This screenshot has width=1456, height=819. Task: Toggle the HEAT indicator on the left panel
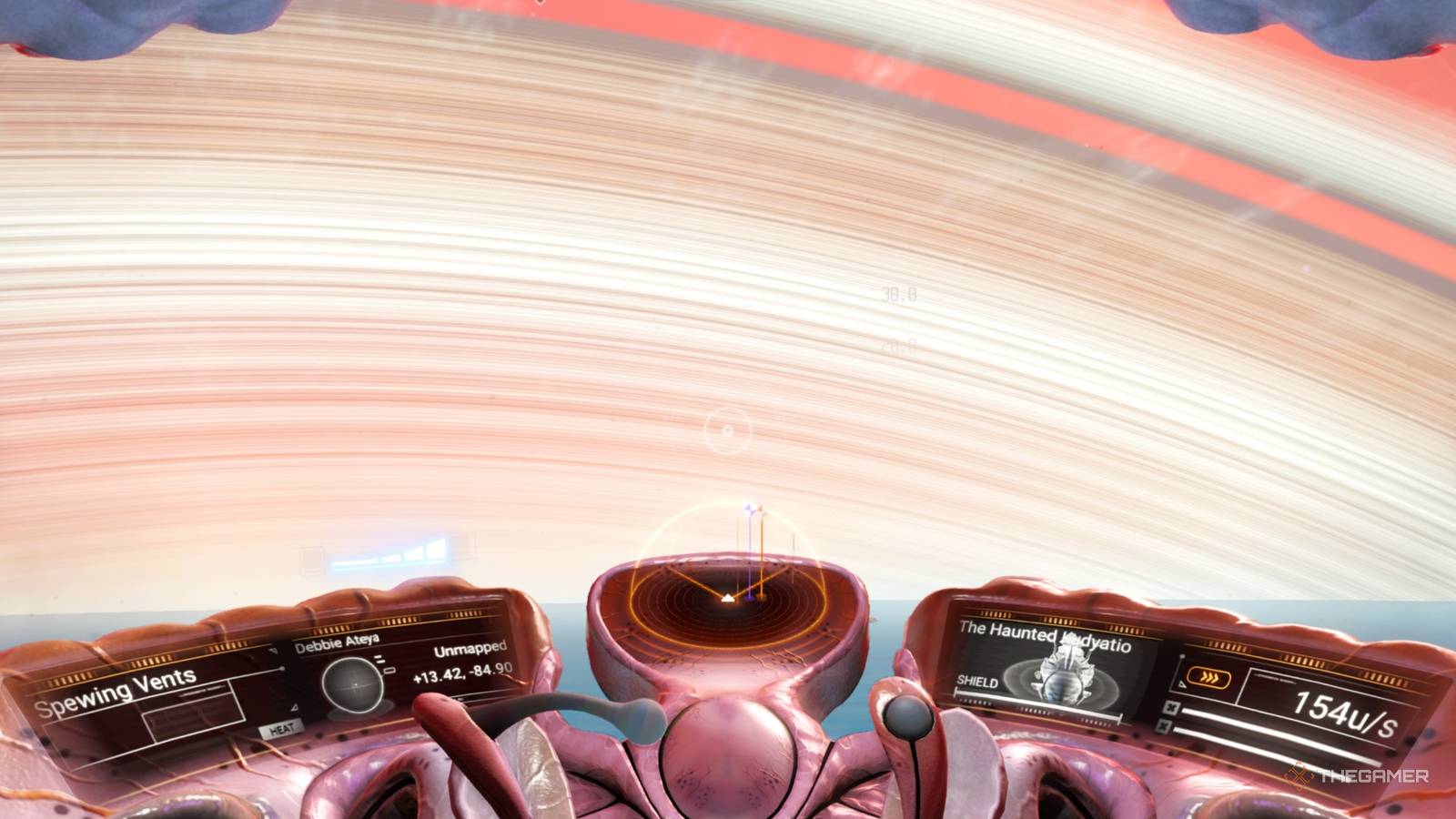(x=282, y=728)
